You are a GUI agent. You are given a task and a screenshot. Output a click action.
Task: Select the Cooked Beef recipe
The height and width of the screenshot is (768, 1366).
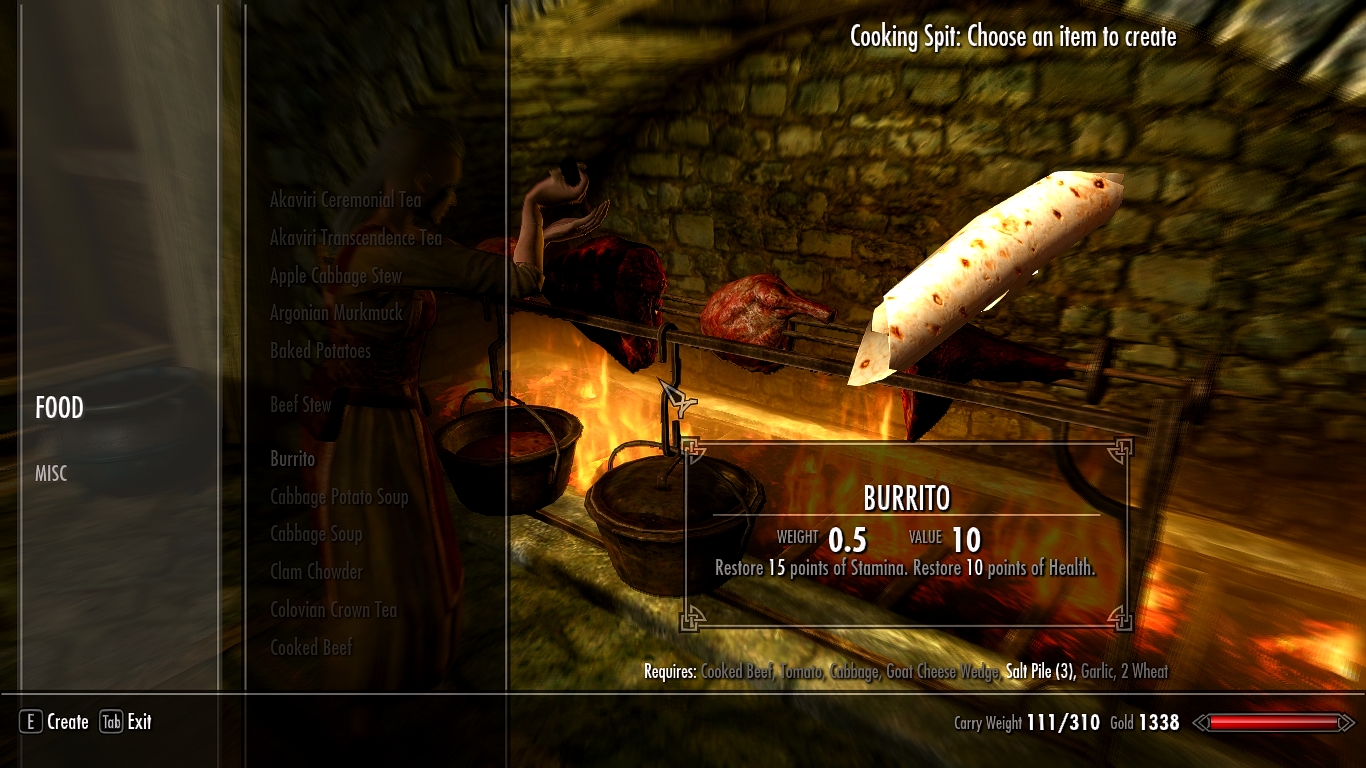[311, 648]
